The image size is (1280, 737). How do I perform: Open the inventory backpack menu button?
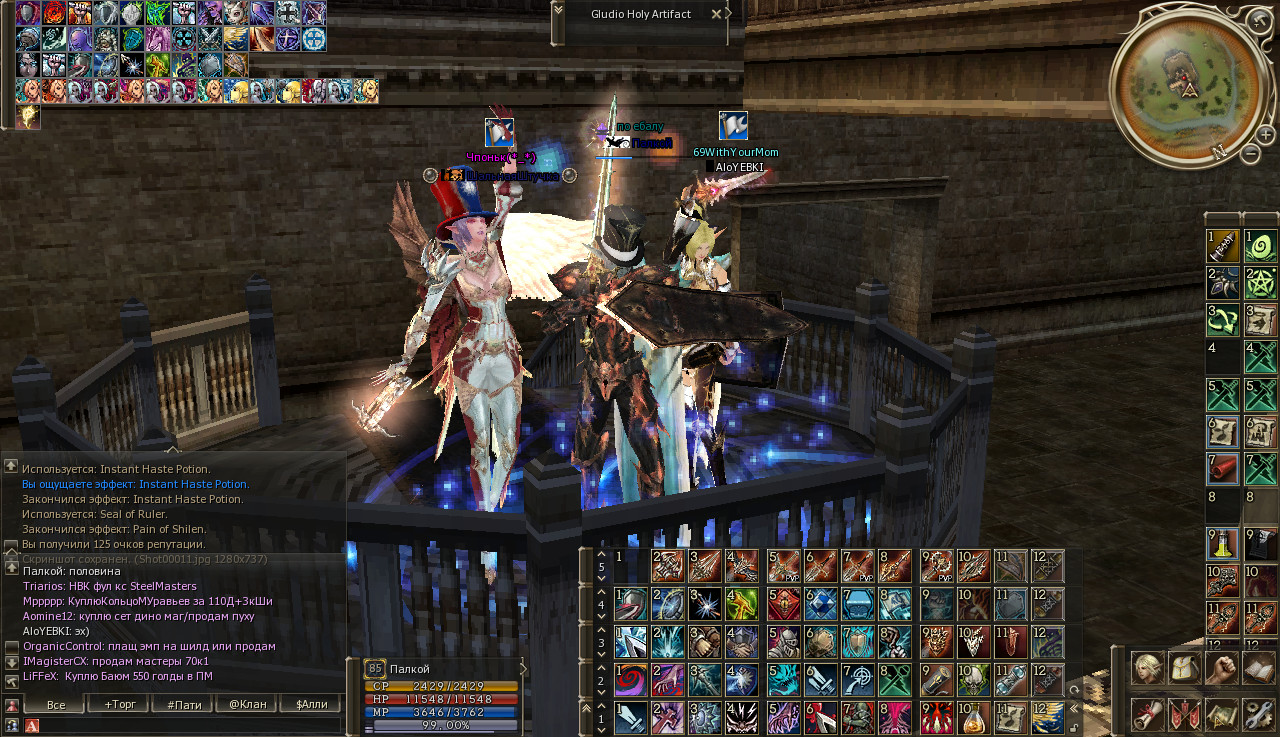[x=1184, y=668]
